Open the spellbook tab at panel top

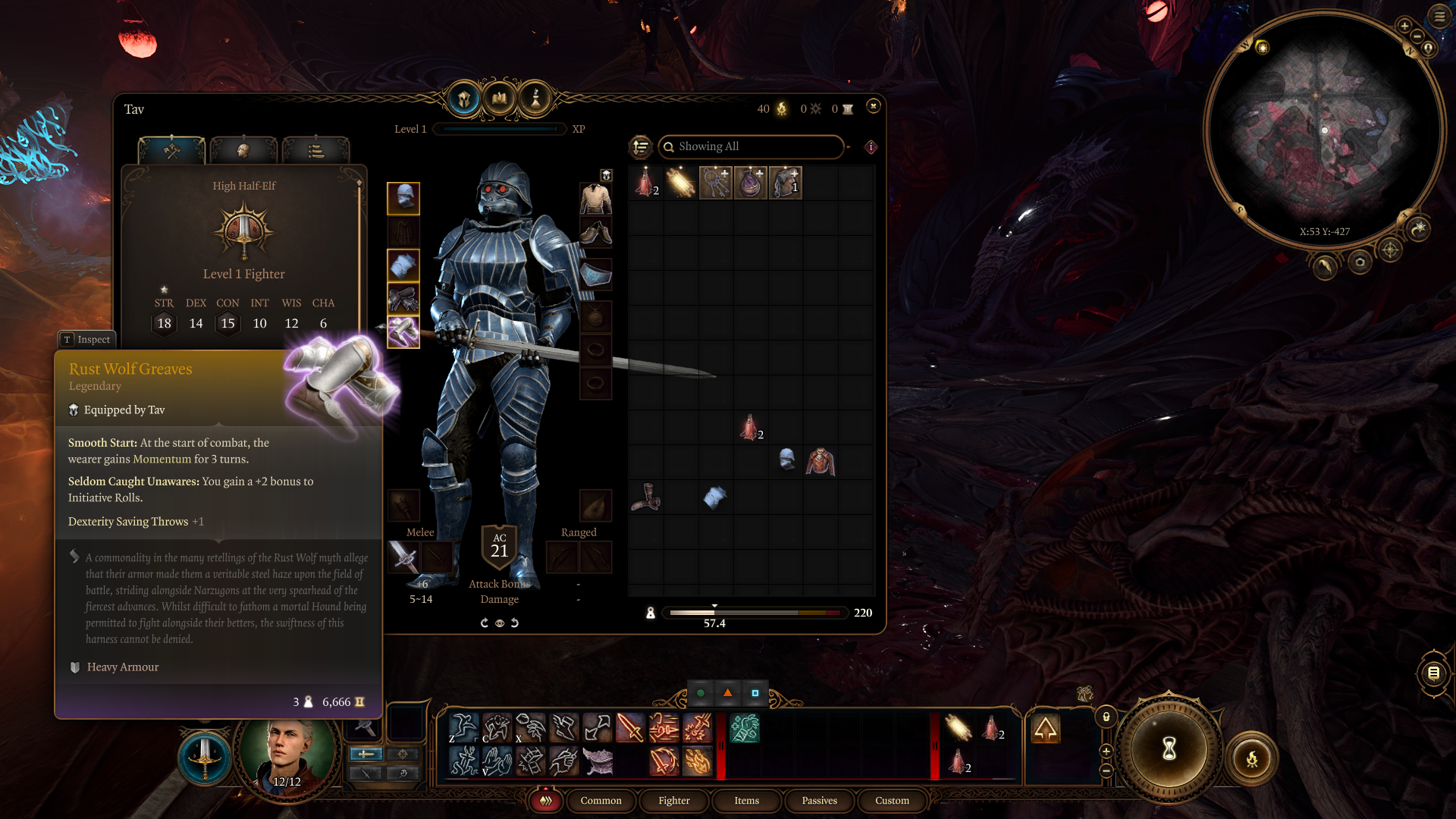pyautogui.click(x=500, y=99)
